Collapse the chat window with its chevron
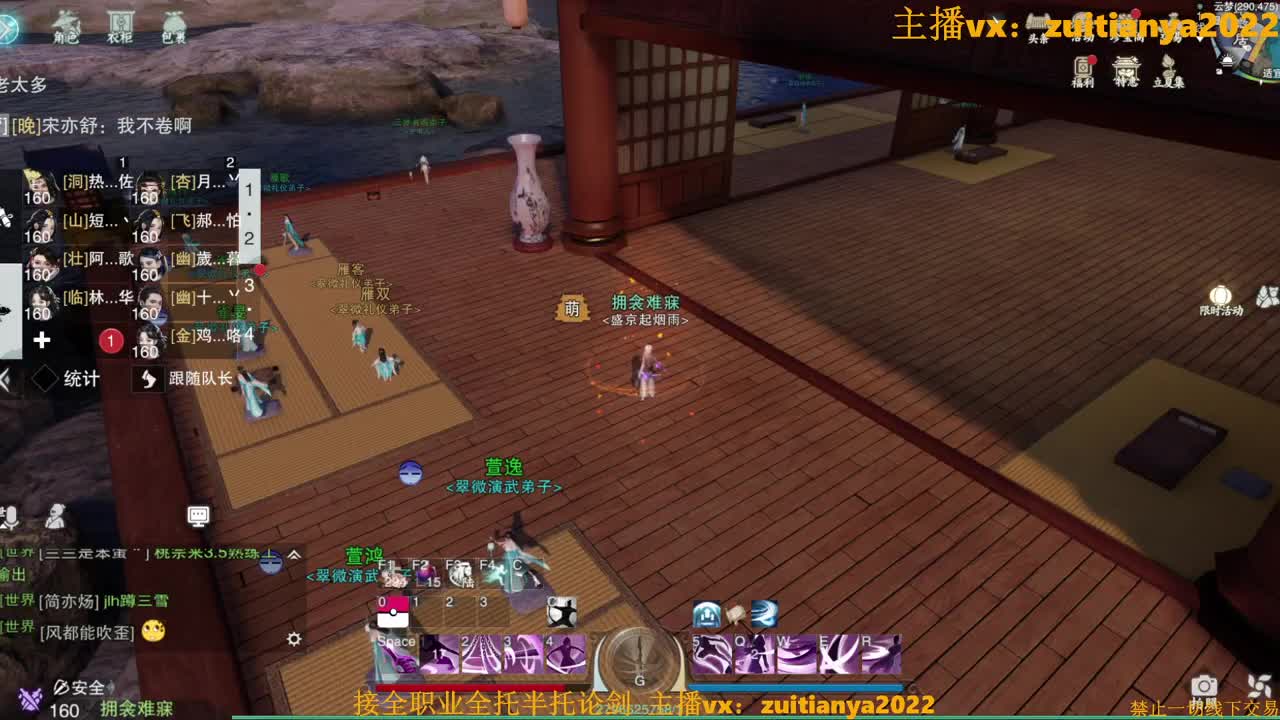Viewport: 1280px width, 720px height. click(x=293, y=556)
